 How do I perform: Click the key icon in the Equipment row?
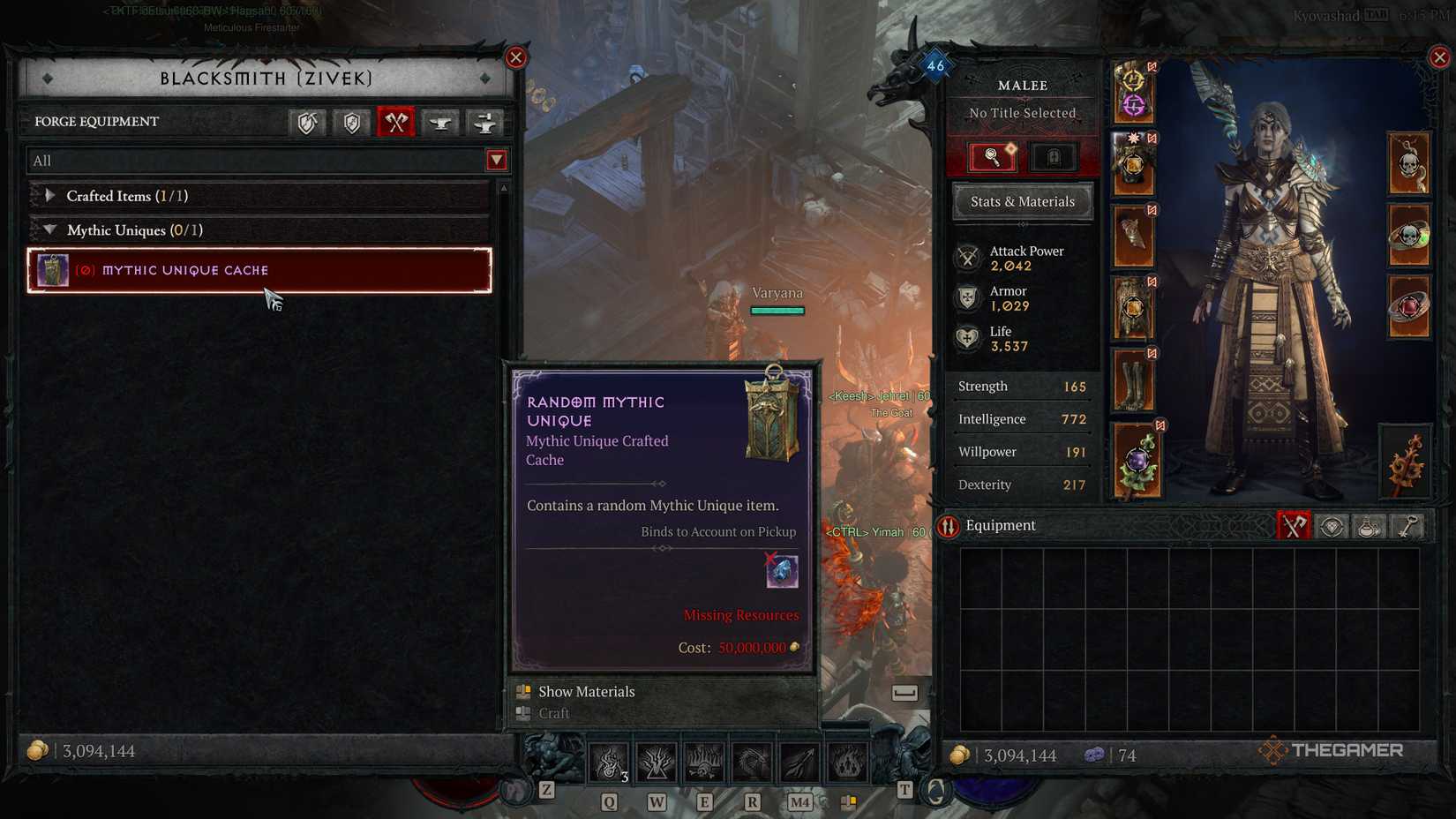pos(1407,526)
